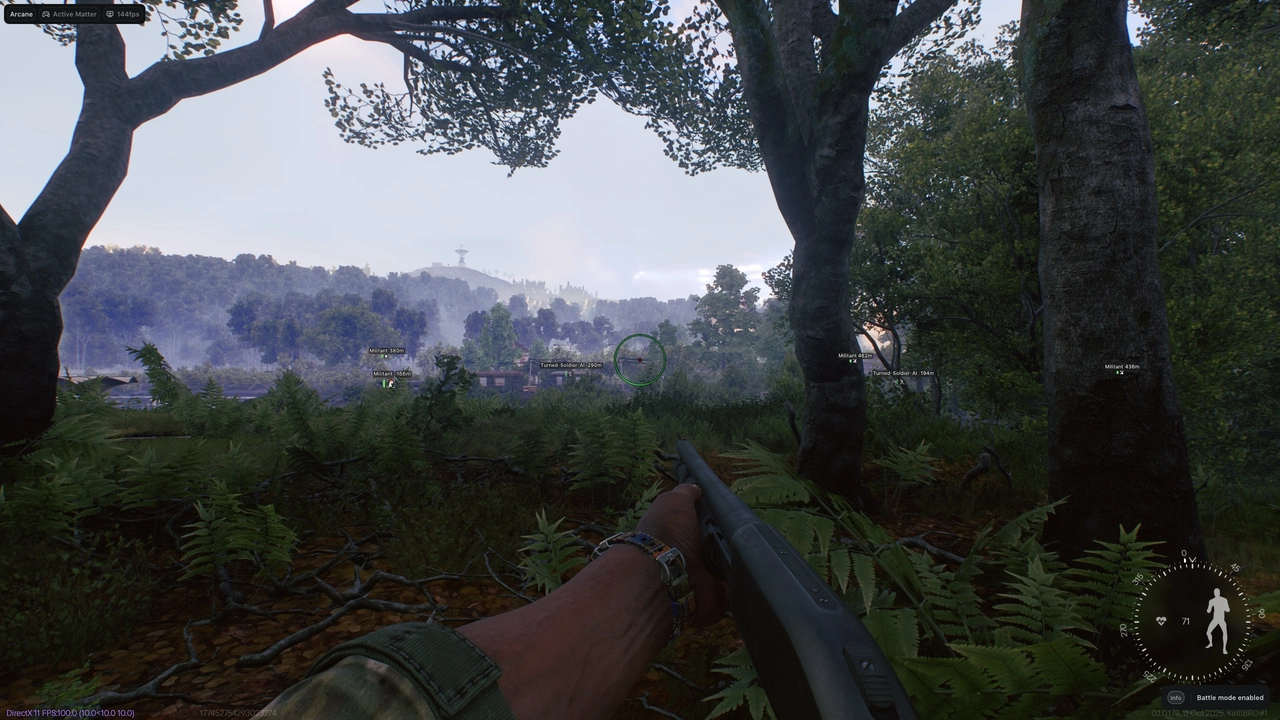Select the Active Matter label in top bar
The width and height of the screenshot is (1280, 720).
74,14
